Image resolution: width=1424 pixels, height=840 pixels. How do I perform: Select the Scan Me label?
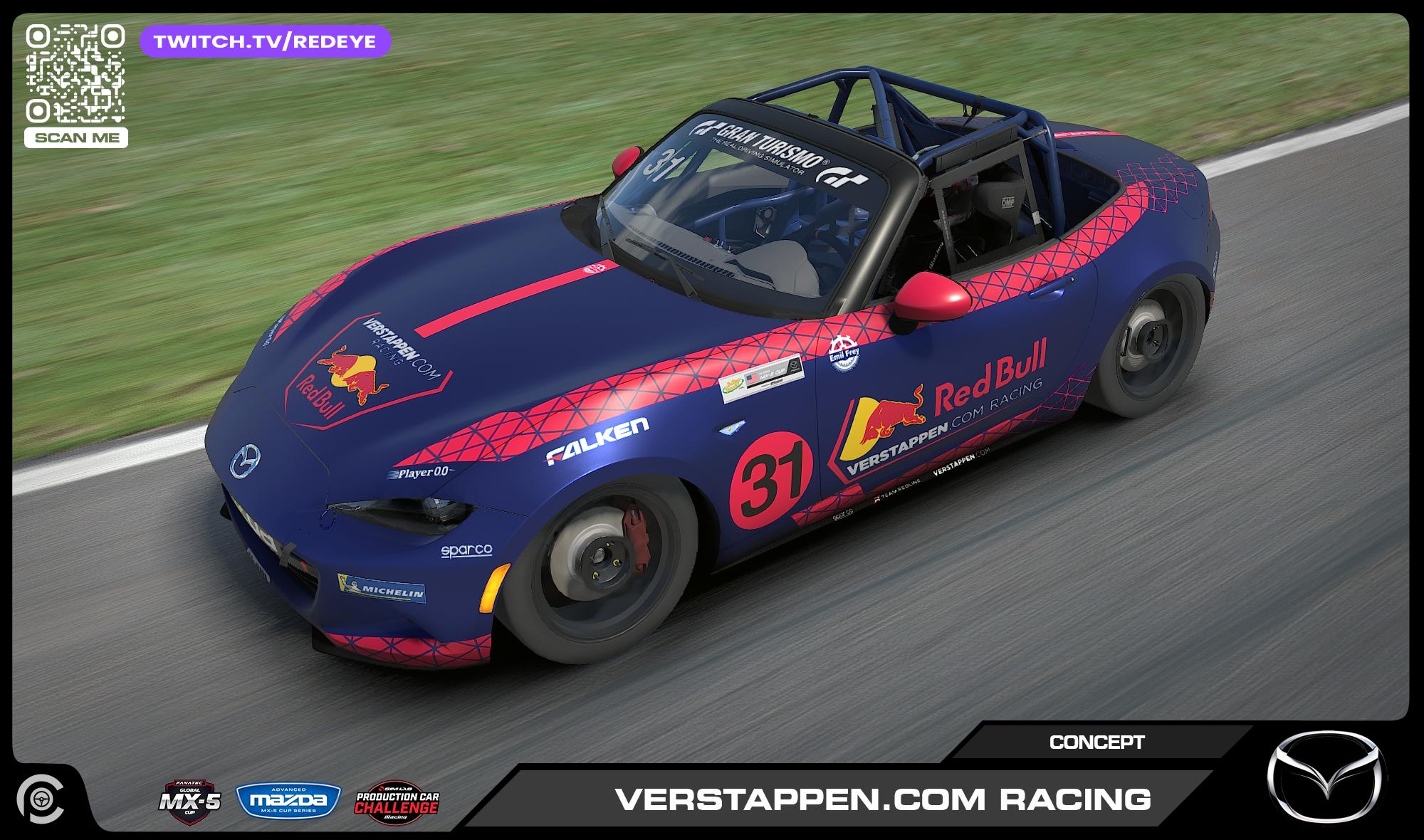point(75,137)
